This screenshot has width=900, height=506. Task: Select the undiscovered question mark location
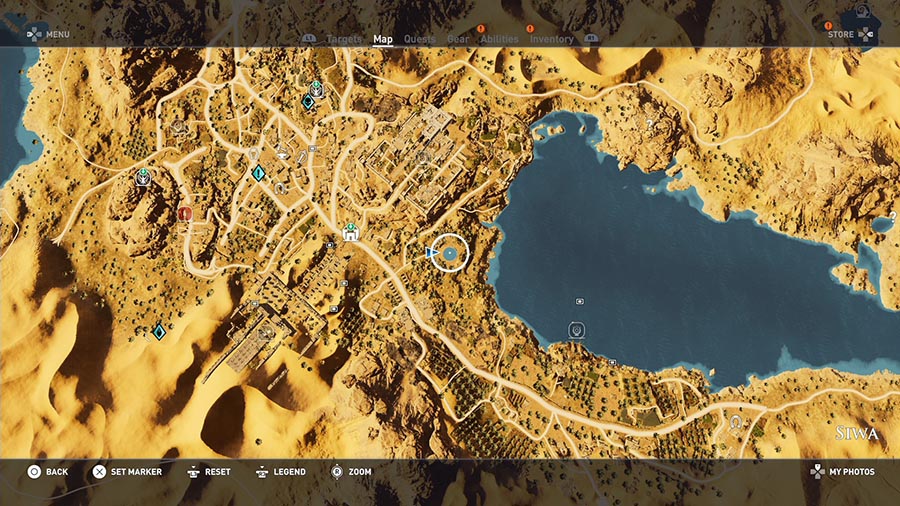click(x=649, y=124)
